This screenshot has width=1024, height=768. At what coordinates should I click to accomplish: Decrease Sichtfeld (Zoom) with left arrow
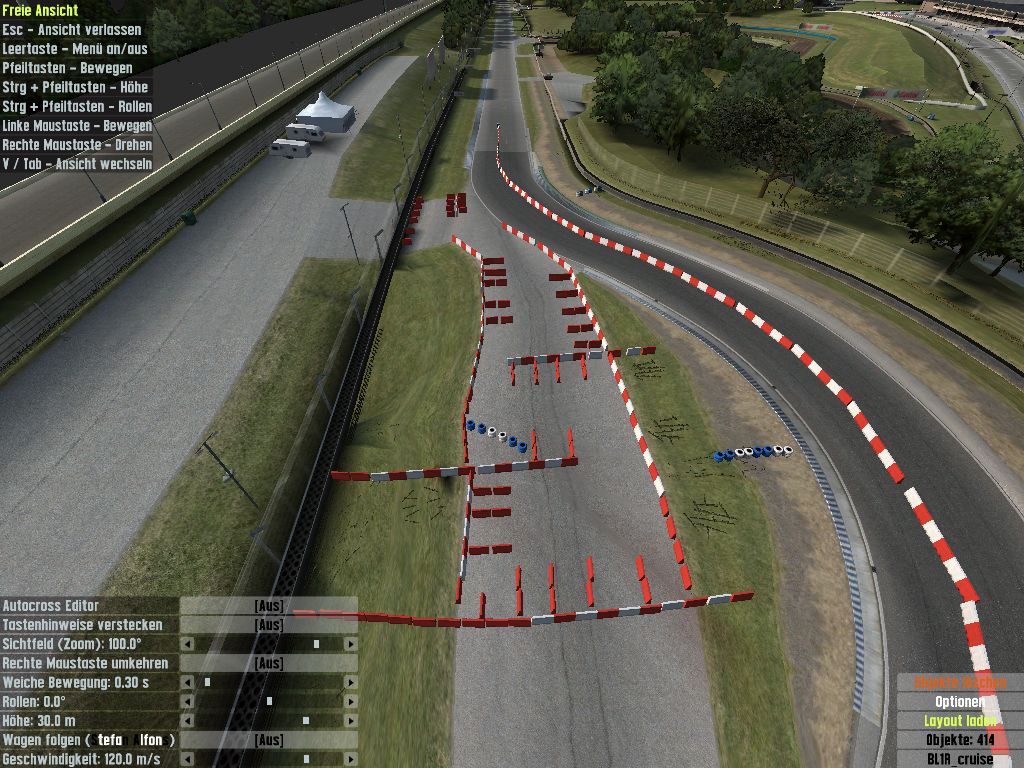[187, 644]
